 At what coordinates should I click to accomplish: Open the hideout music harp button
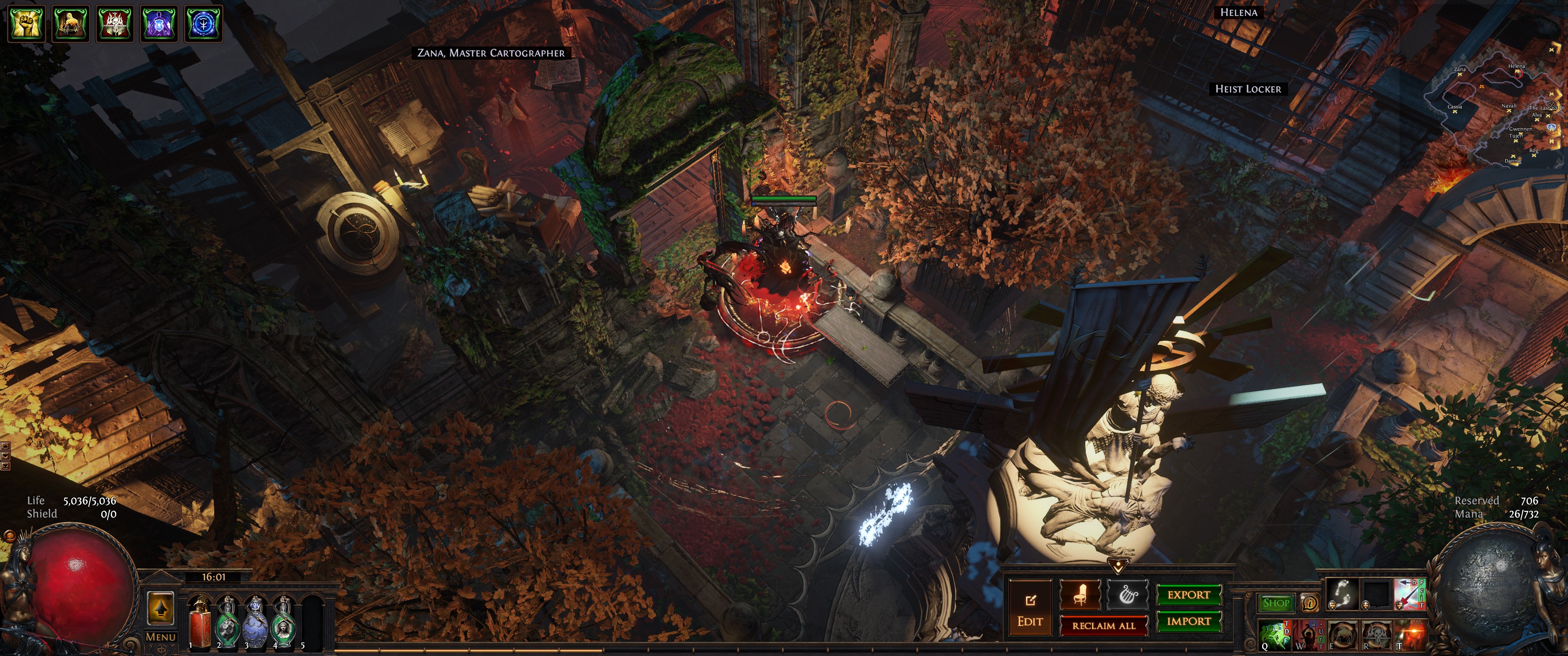[x=1127, y=594]
